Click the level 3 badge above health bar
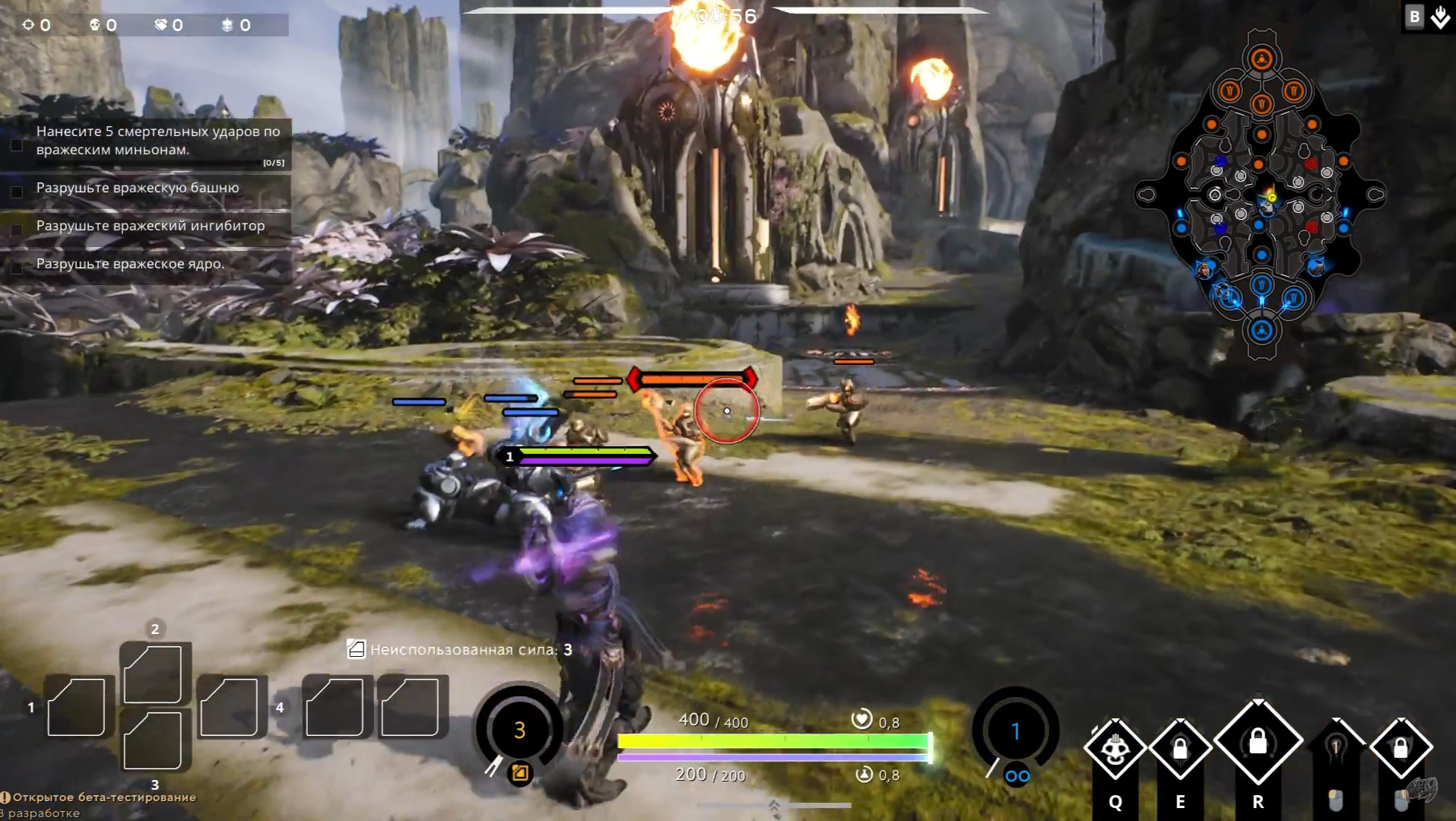 click(520, 730)
